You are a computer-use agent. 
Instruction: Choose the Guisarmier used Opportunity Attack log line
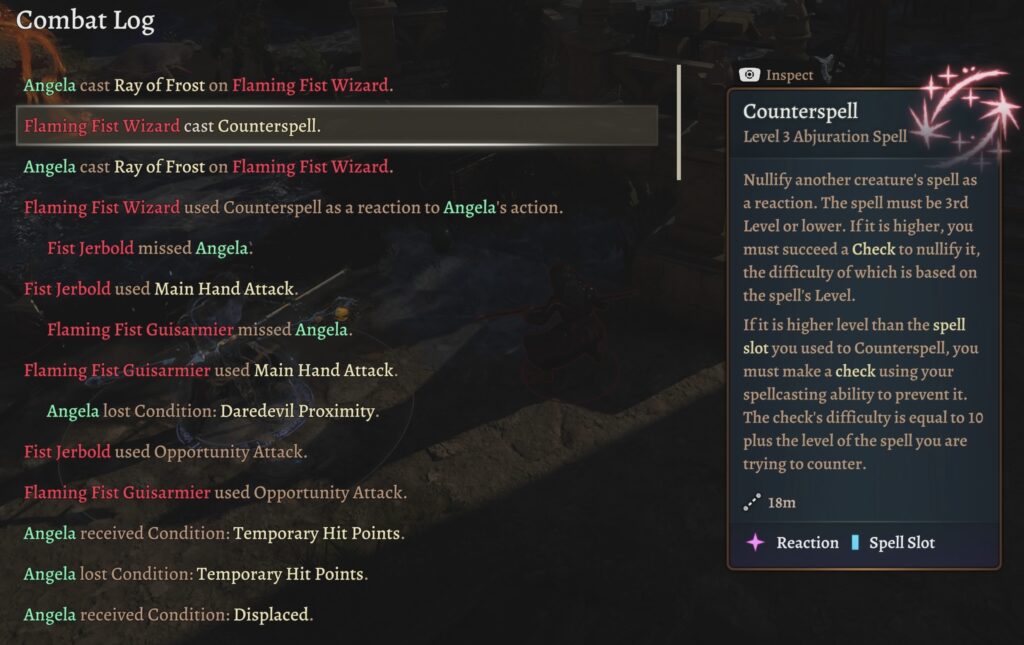click(215, 493)
